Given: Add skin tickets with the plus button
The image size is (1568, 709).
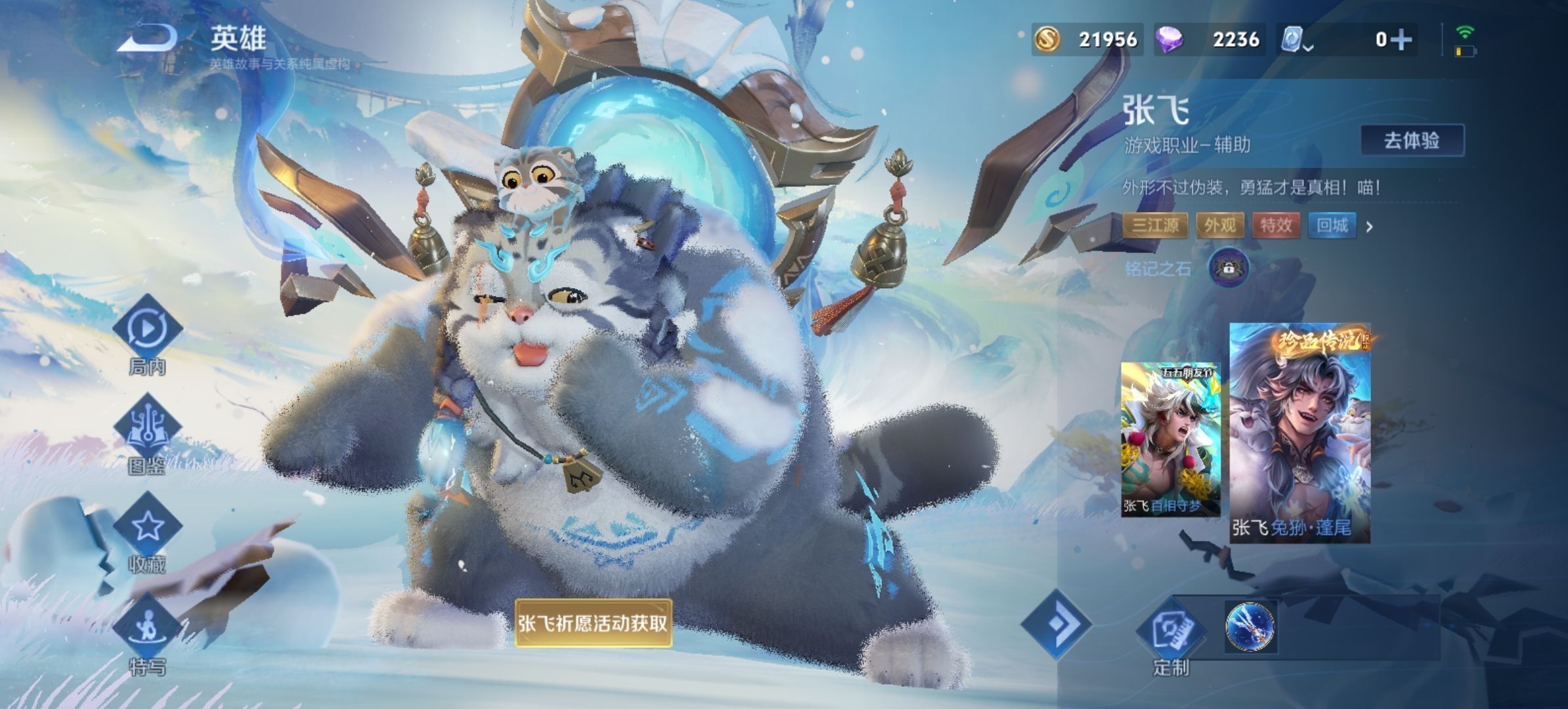Looking at the screenshot, I should (1401, 40).
